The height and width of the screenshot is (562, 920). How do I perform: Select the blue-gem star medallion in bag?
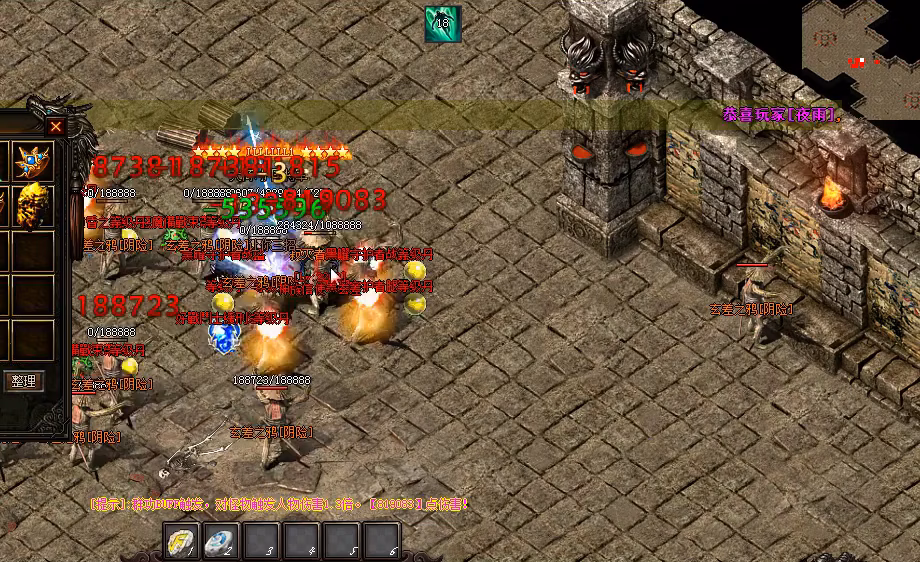35,161
